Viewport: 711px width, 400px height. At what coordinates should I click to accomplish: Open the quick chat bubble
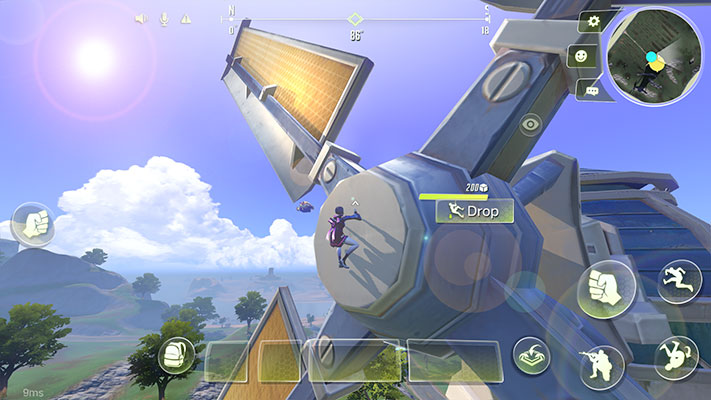pyautogui.click(x=592, y=91)
